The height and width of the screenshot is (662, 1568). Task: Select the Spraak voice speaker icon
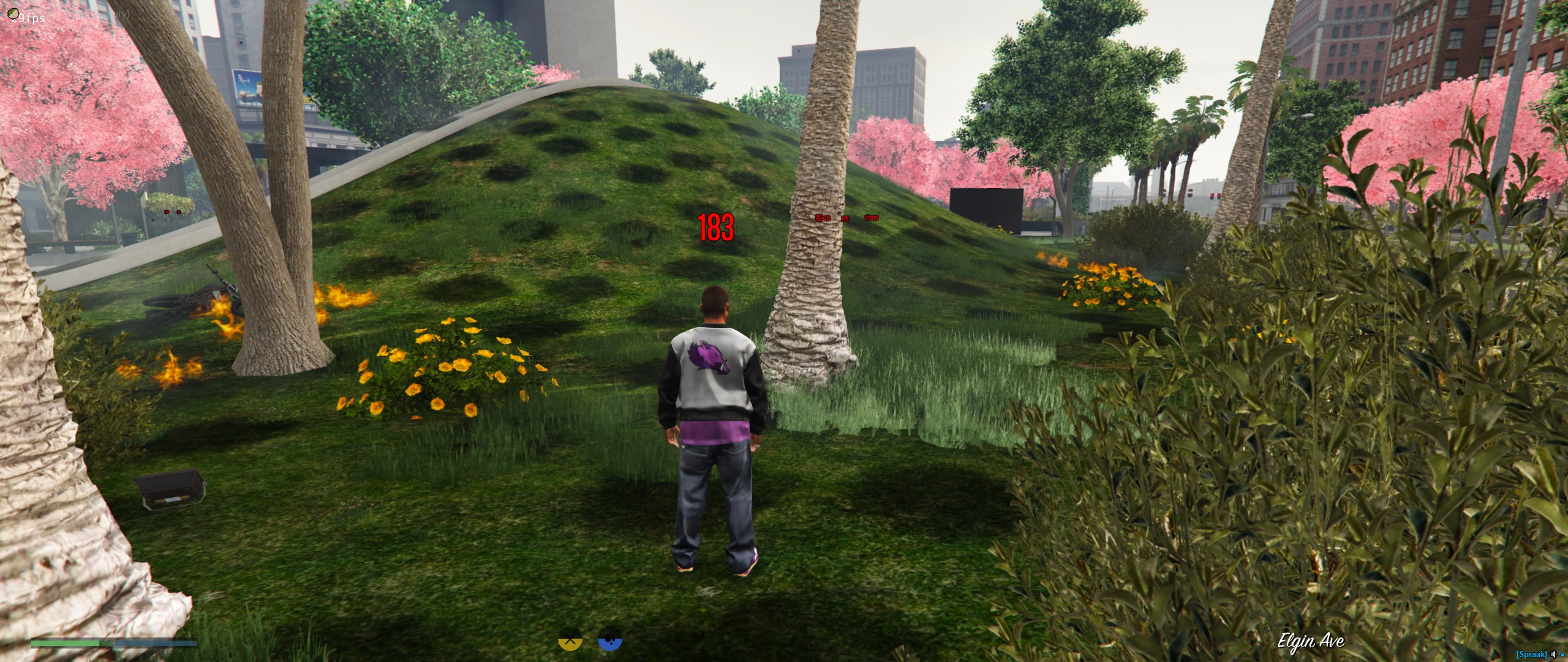tap(1553, 655)
